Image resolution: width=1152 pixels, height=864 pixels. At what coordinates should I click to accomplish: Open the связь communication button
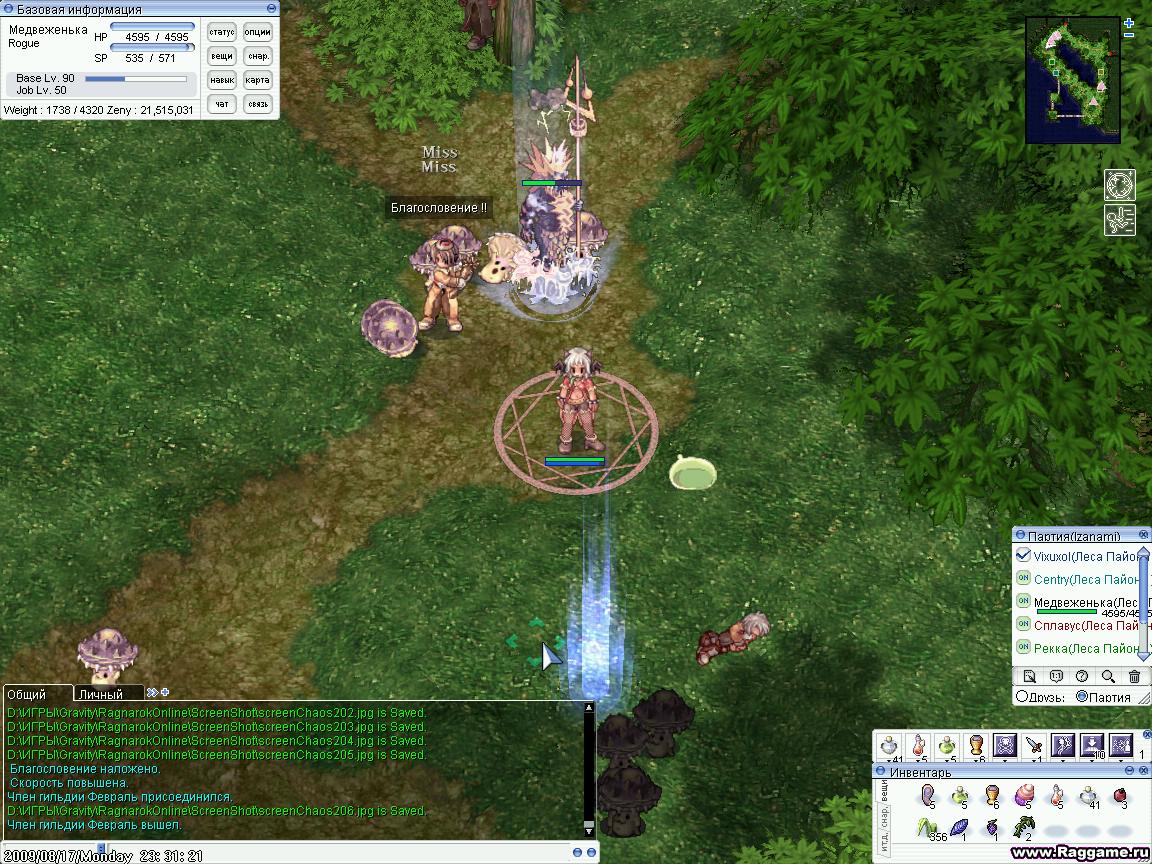(258, 104)
